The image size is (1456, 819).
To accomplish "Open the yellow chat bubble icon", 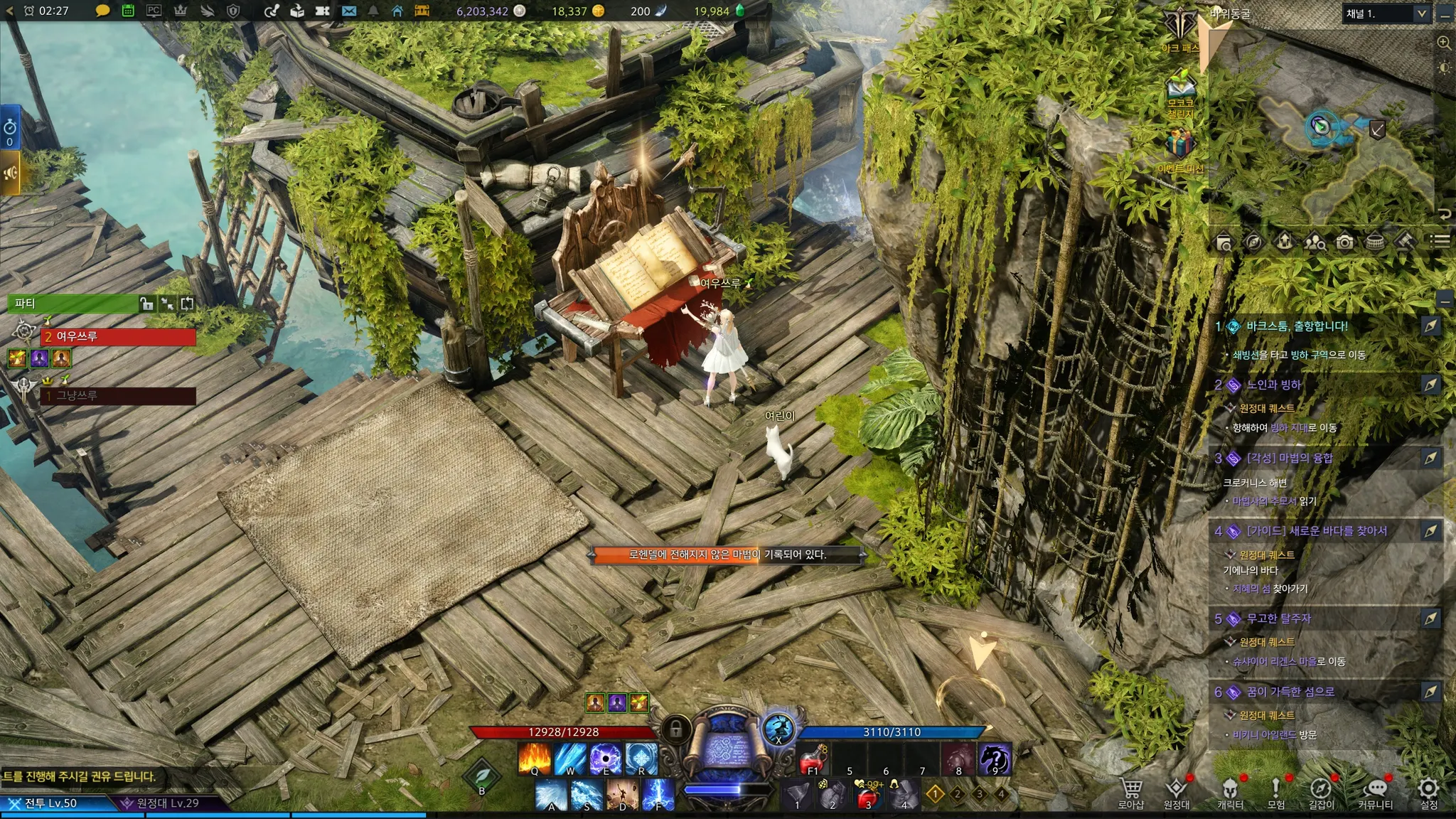I will tap(102, 11).
